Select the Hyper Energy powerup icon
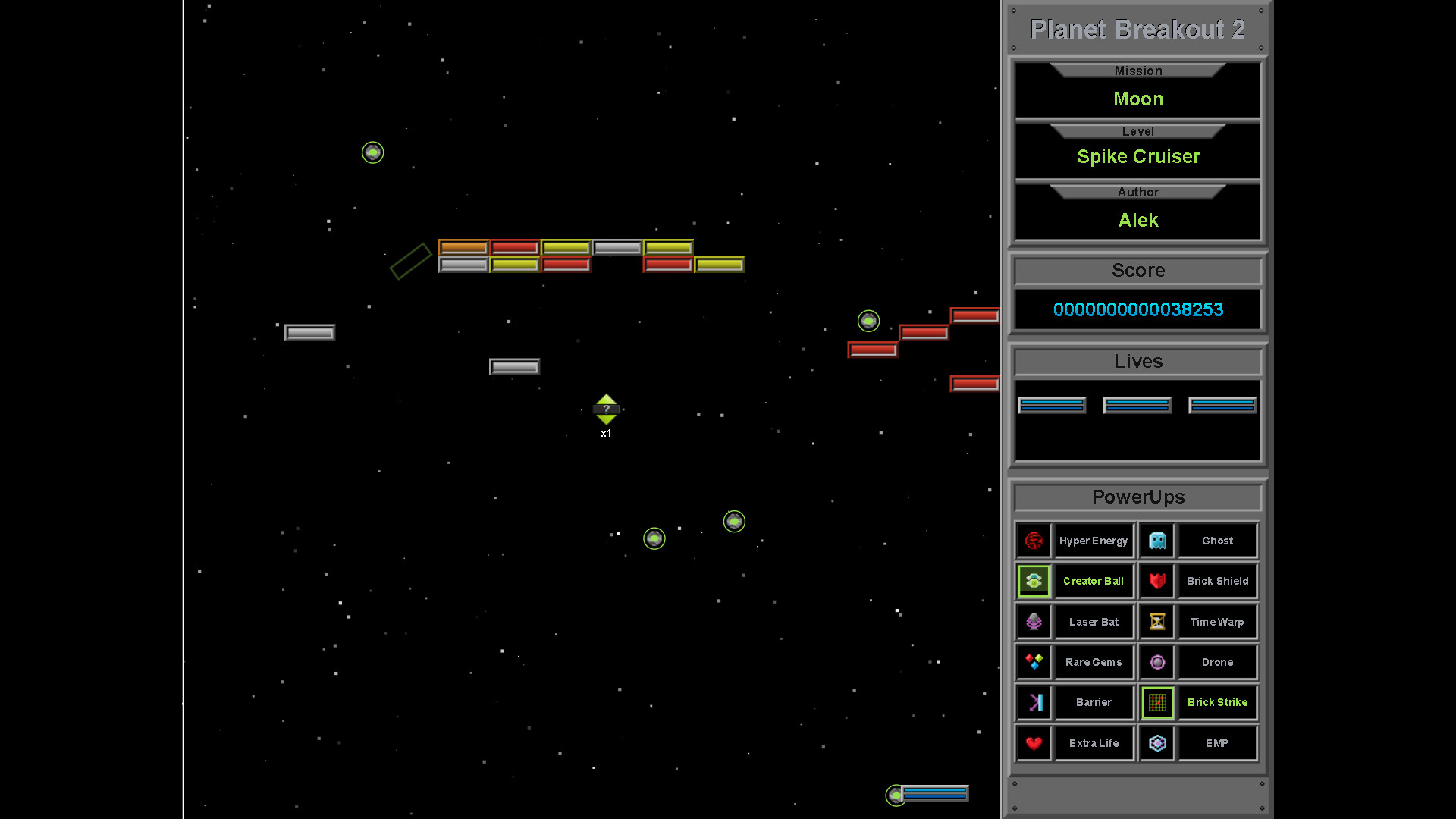 tap(1034, 540)
